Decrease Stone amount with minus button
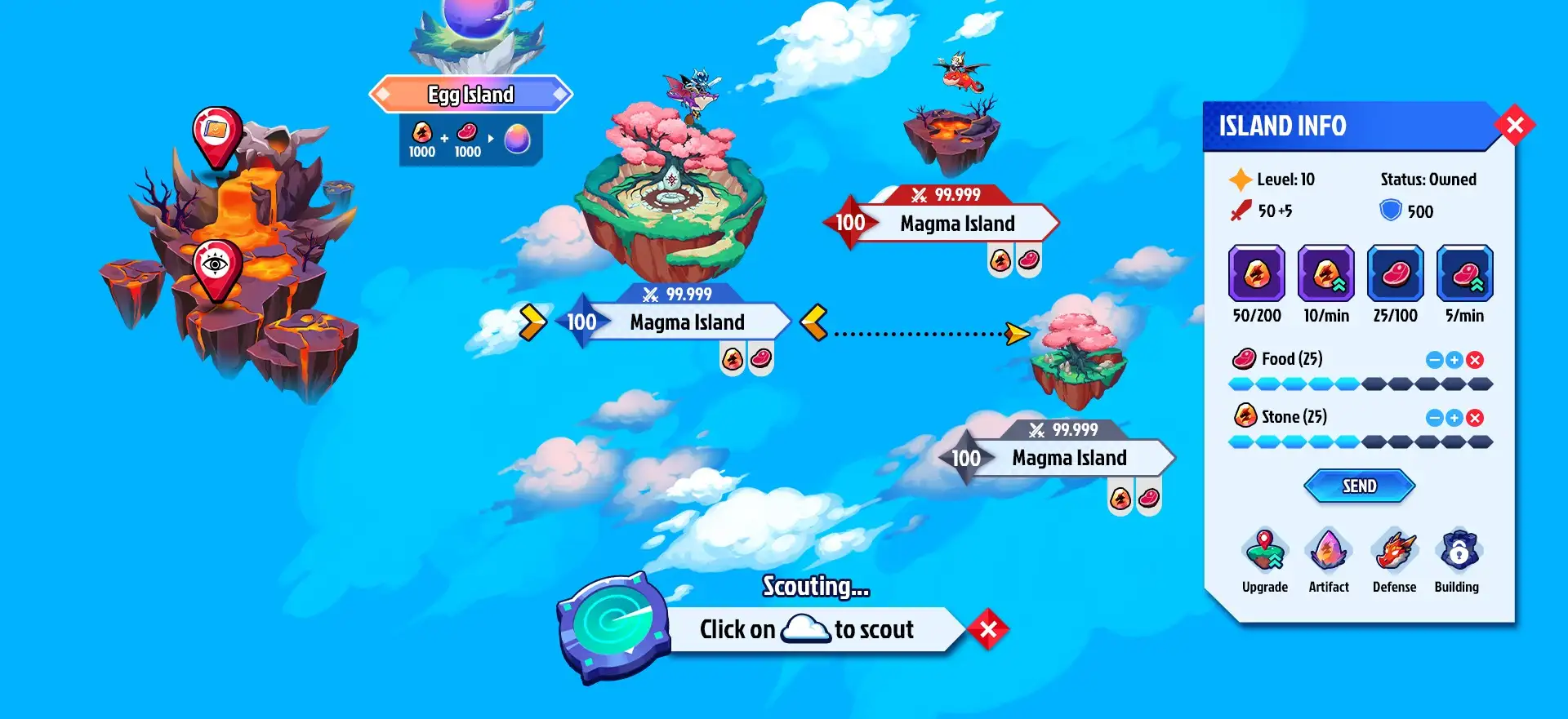The height and width of the screenshot is (719, 1568). click(x=1435, y=418)
